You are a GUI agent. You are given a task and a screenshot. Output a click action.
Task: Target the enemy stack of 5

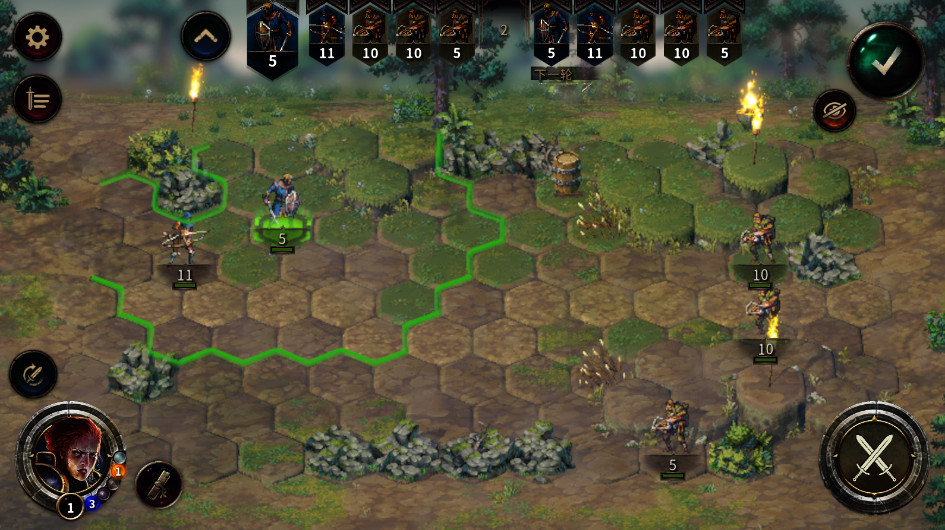coord(672,430)
